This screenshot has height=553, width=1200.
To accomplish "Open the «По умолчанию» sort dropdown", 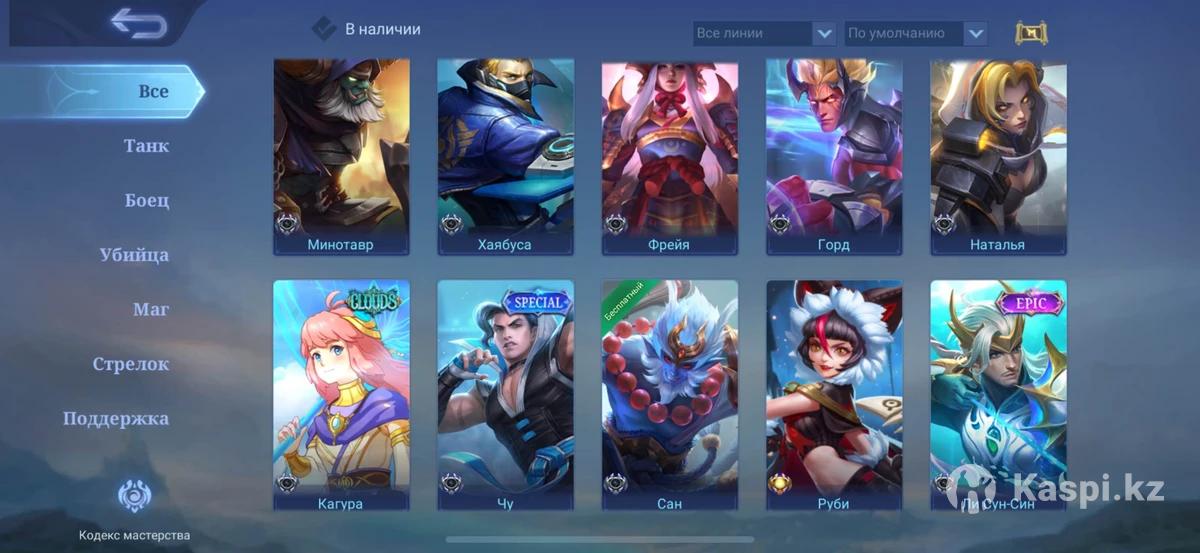I will click(916, 33).
